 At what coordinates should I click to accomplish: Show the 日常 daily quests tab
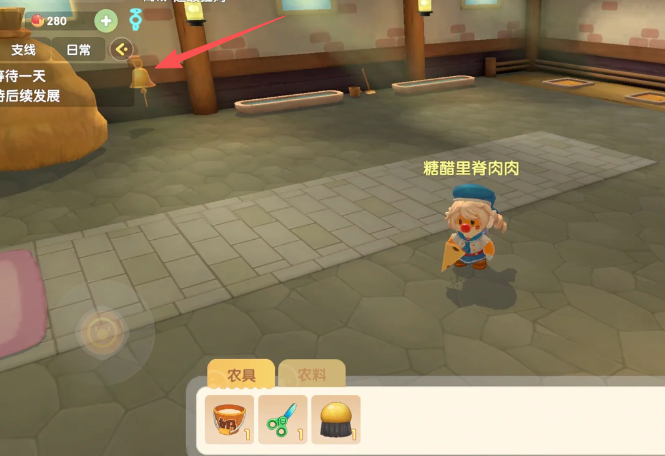coord(79,49)
